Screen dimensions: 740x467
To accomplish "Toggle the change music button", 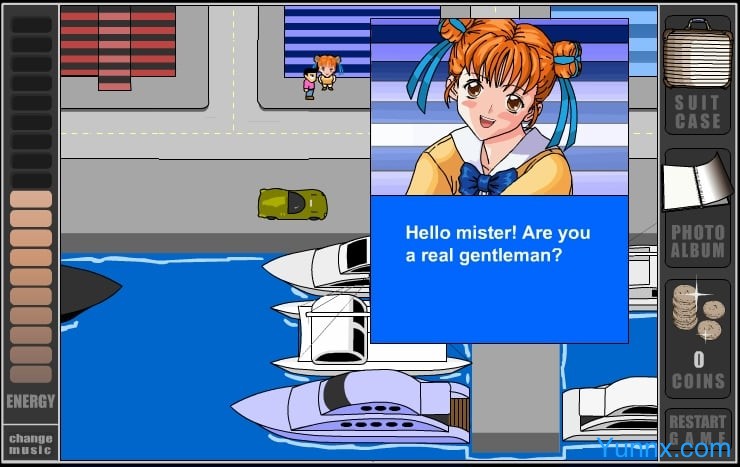I will [x=30, y=441].
